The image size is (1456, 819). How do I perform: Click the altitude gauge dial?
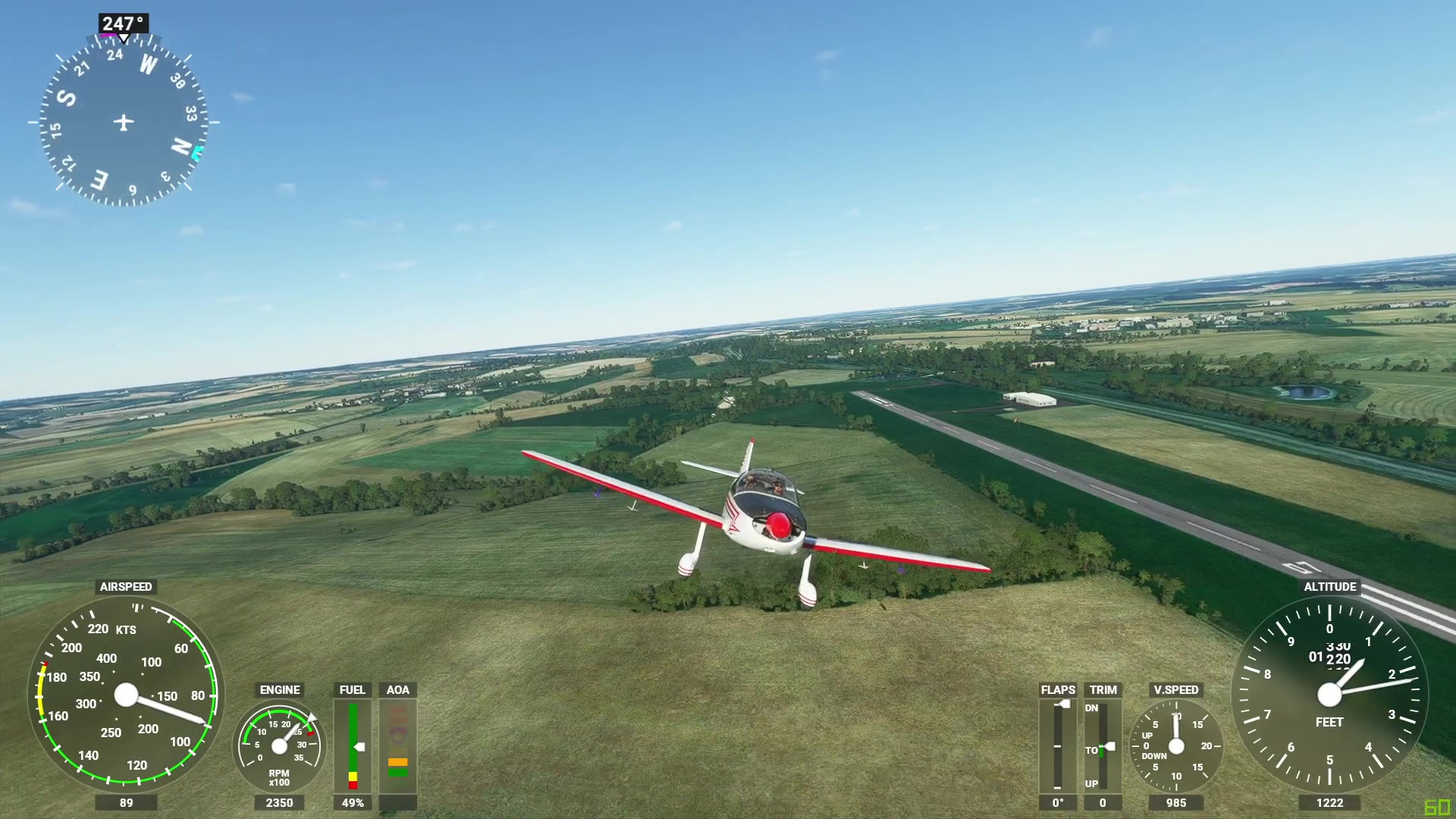1329,694
